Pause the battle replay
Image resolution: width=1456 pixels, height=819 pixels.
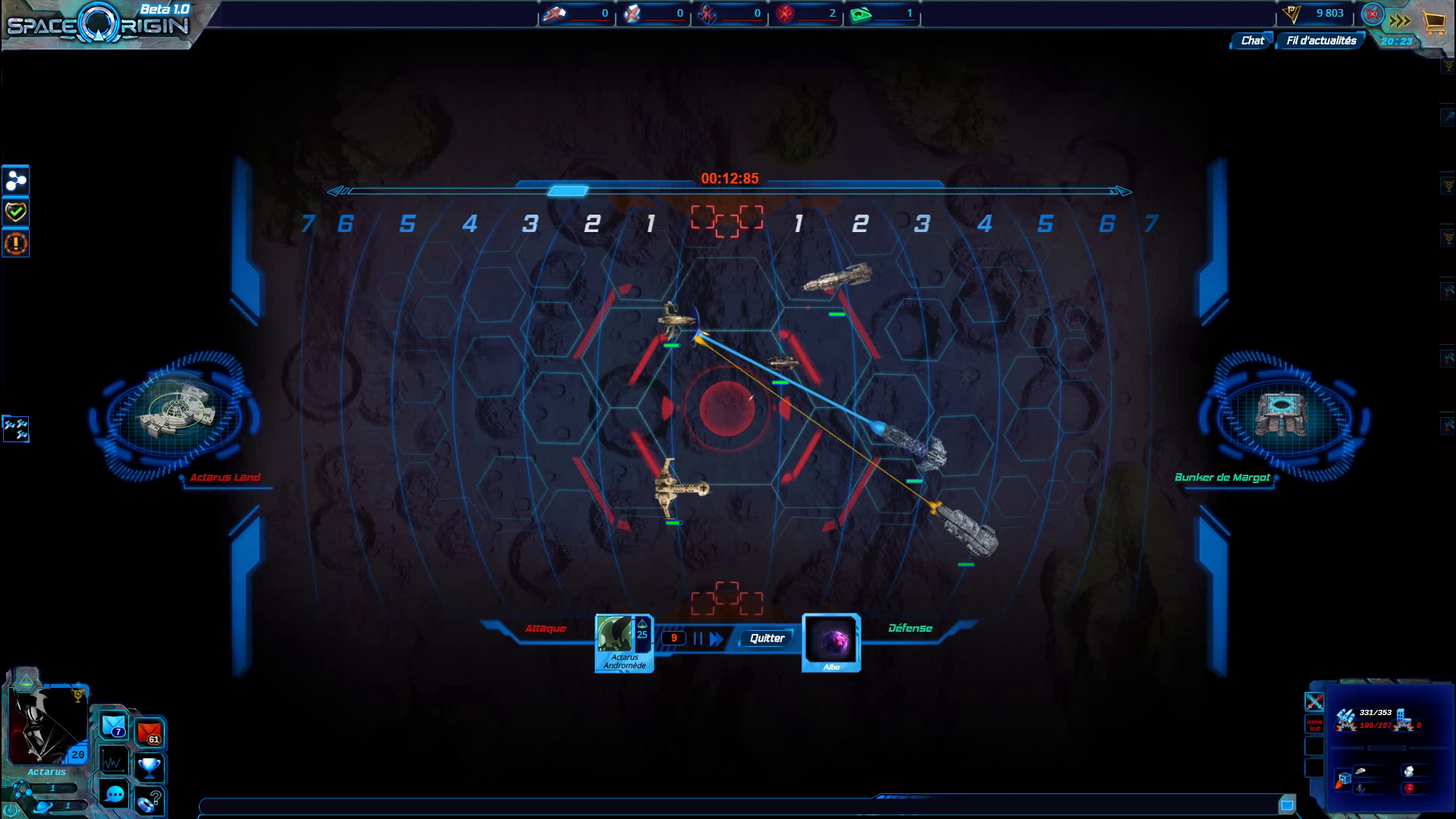click(x=698, y=639)
